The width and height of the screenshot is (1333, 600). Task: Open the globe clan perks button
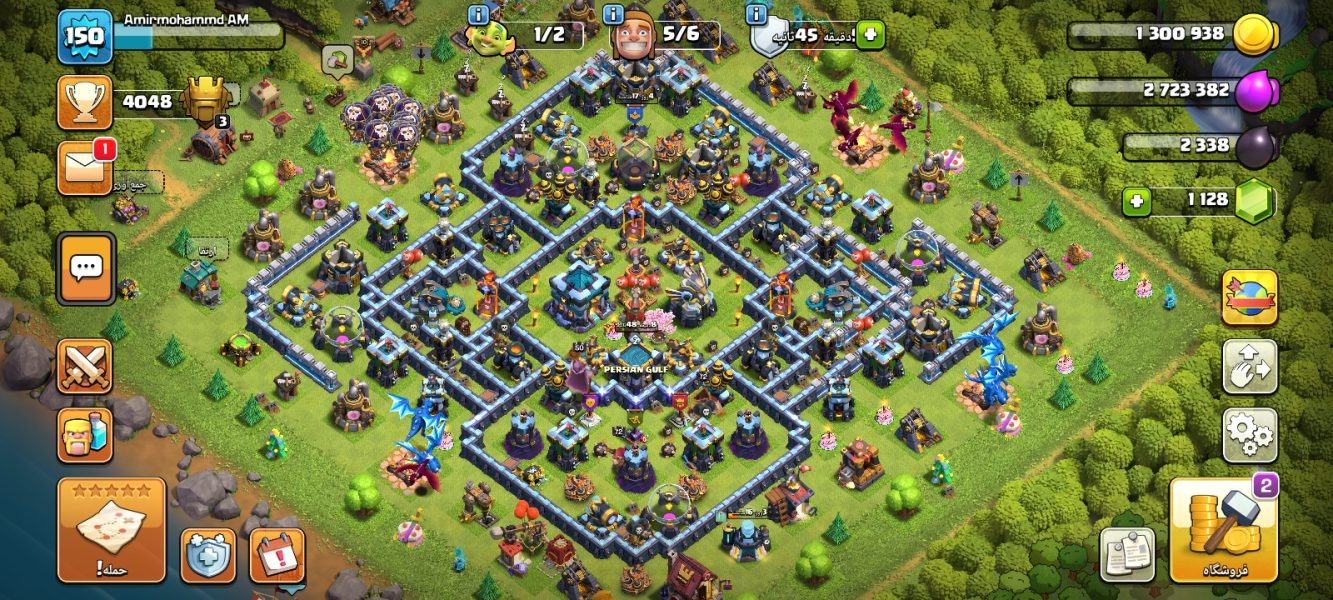point(1249,297)
